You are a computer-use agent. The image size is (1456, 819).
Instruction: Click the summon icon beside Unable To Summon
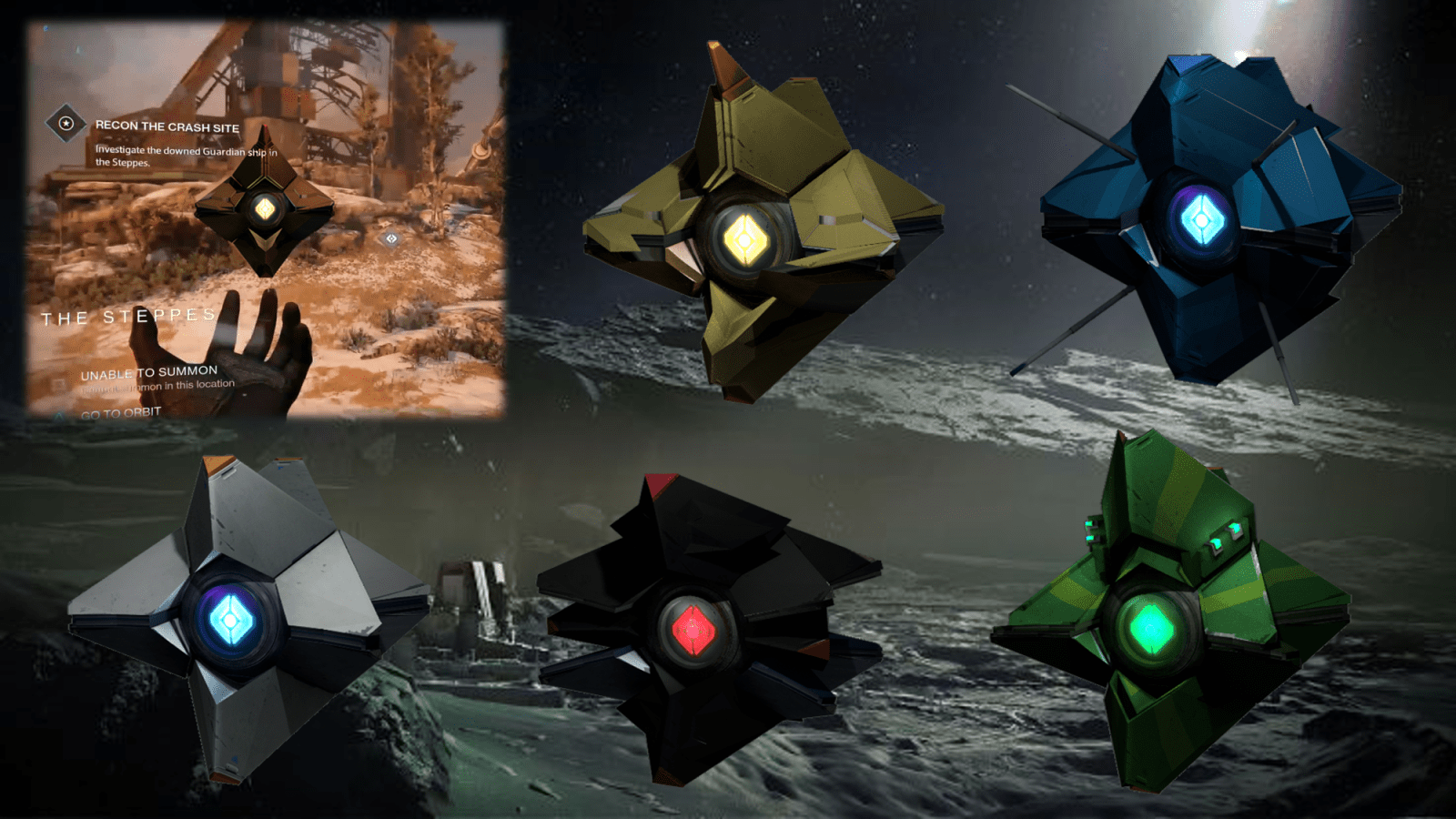58,384
